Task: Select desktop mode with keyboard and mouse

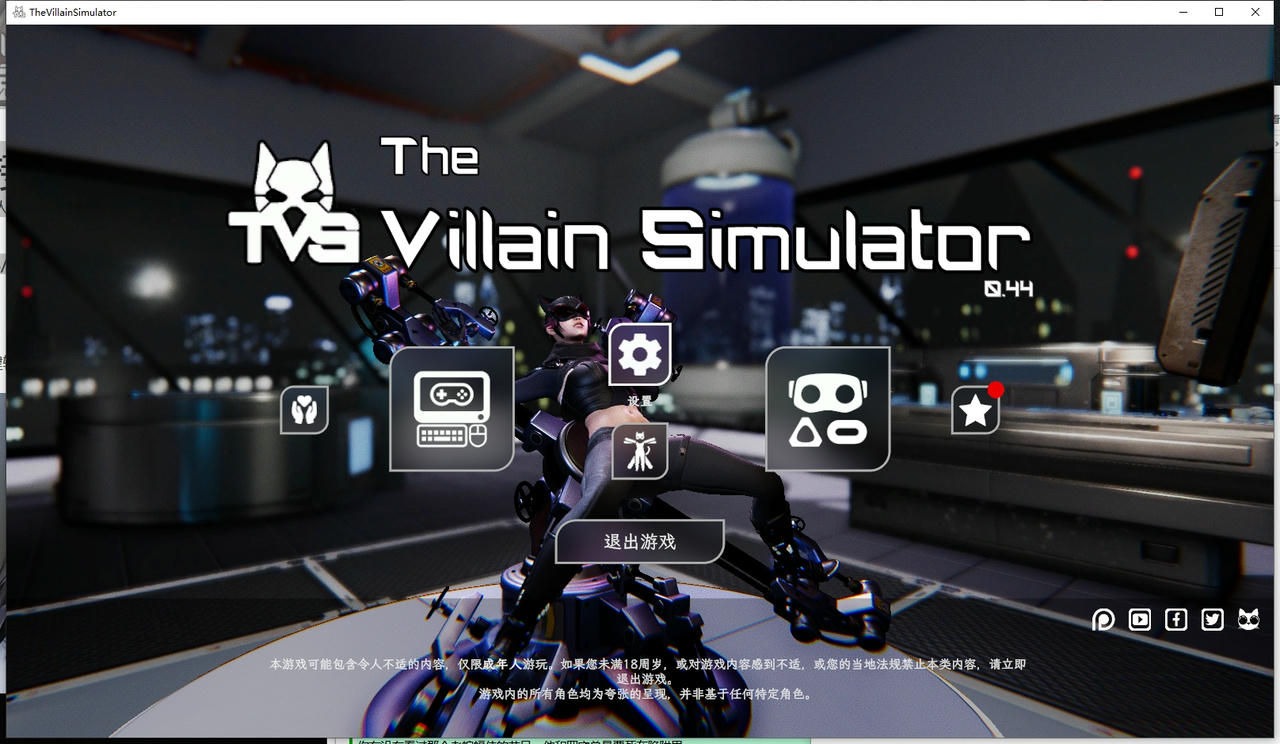Action: point(450,408)
